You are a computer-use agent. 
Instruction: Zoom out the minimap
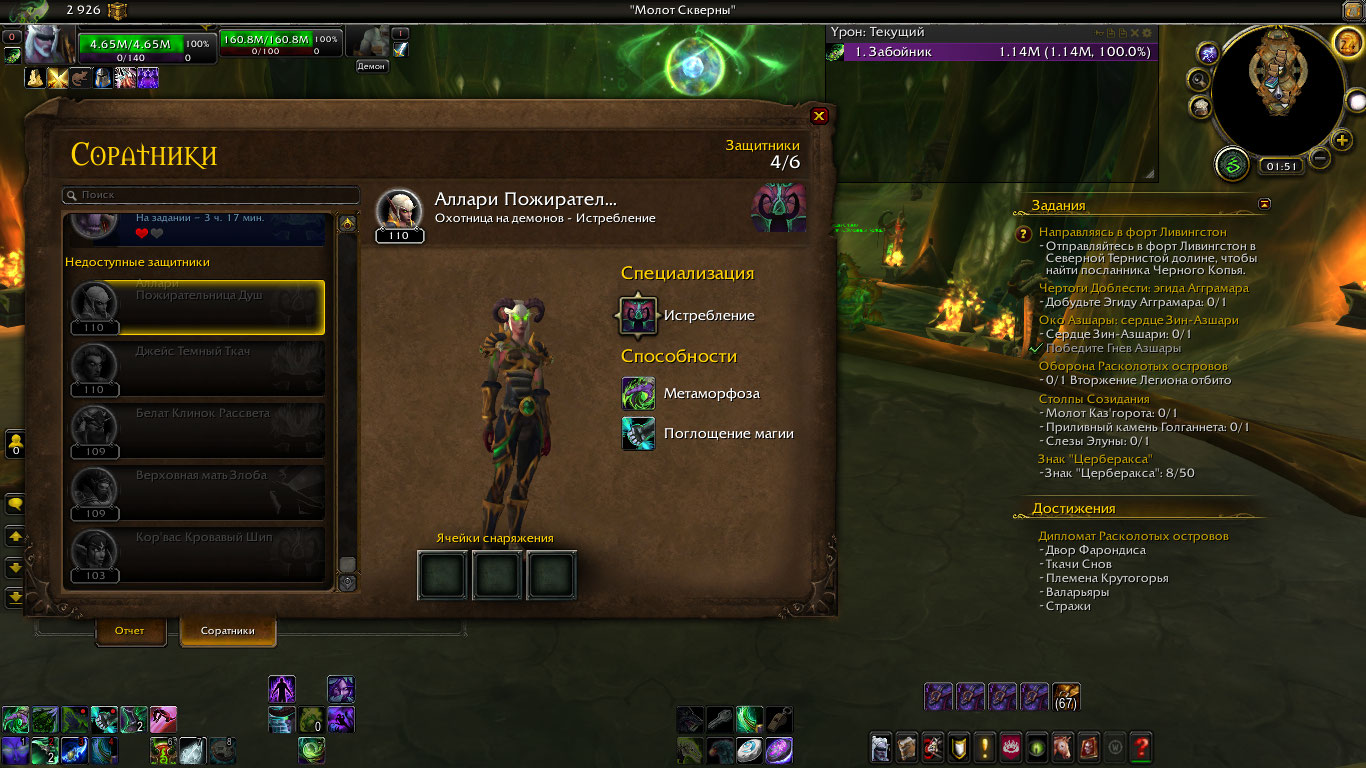[x=1320, y=158]
